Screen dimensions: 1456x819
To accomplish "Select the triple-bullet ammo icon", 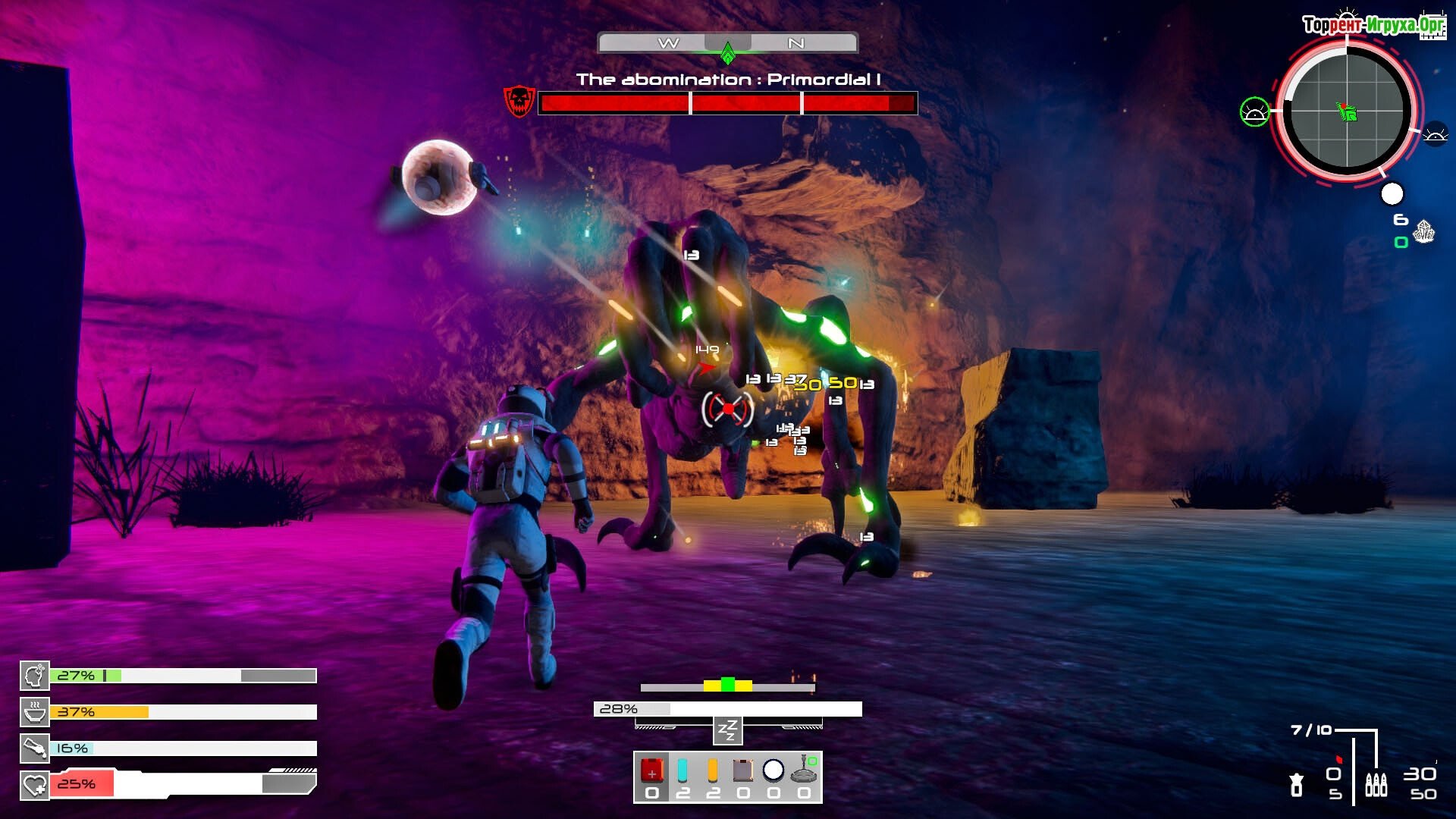I will (x=1376, y=784).
